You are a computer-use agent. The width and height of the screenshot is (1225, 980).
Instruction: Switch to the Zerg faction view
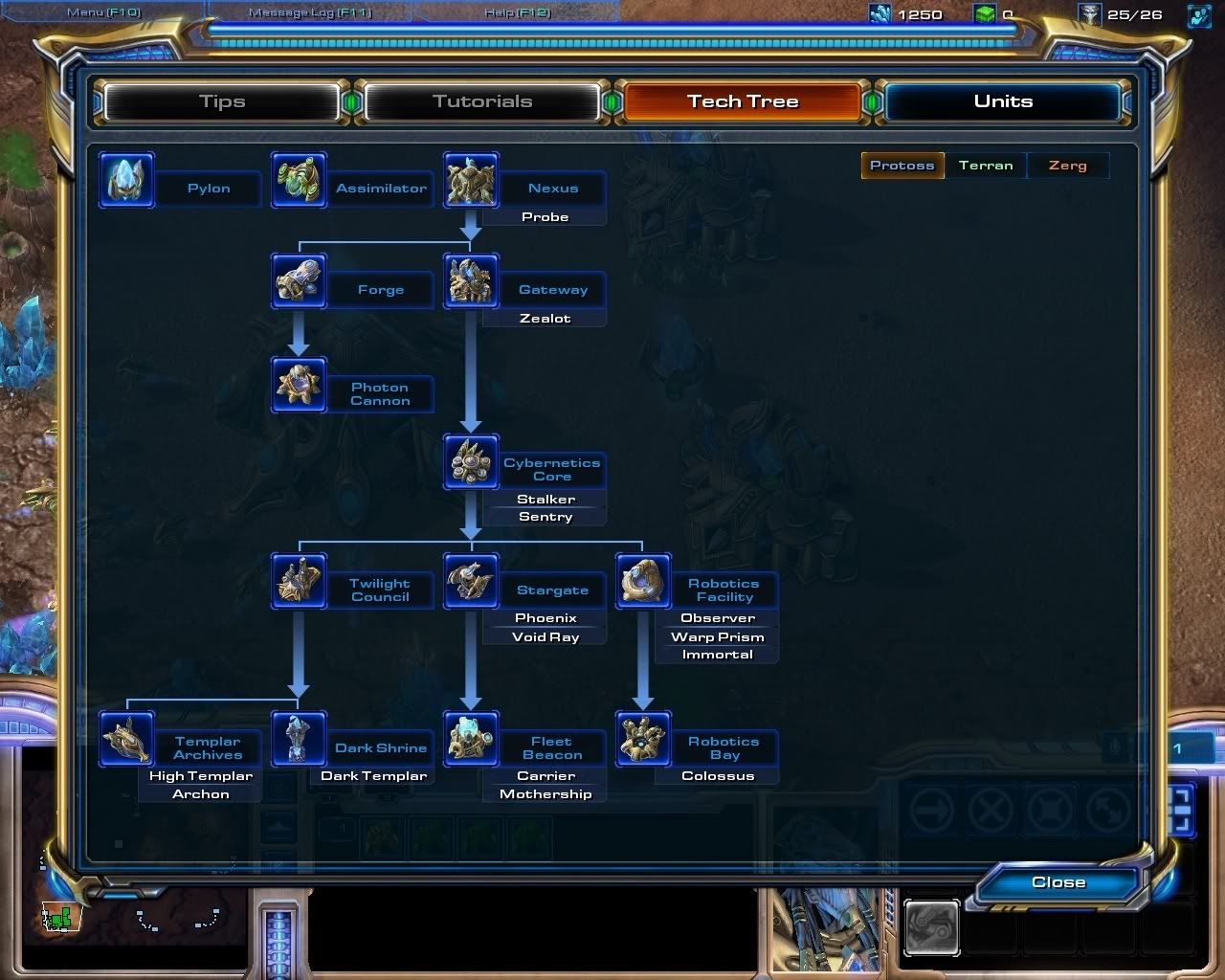coord(1067,165)
